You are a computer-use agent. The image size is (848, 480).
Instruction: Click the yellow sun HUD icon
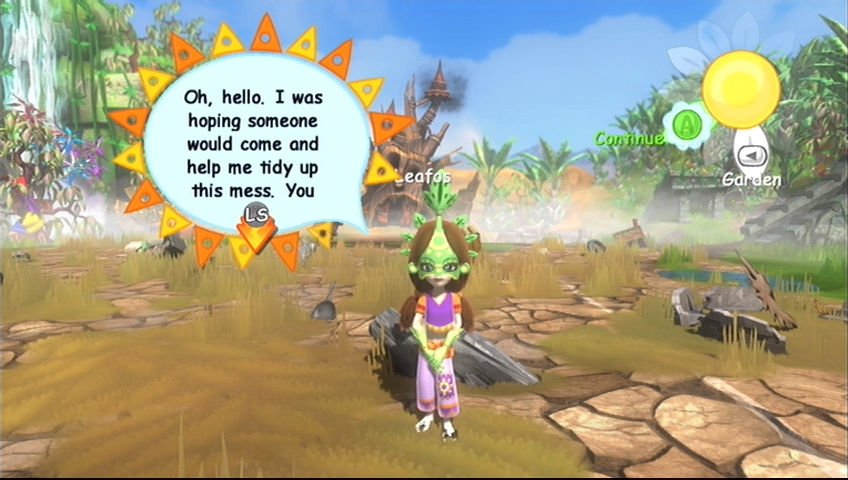[741, 89]
